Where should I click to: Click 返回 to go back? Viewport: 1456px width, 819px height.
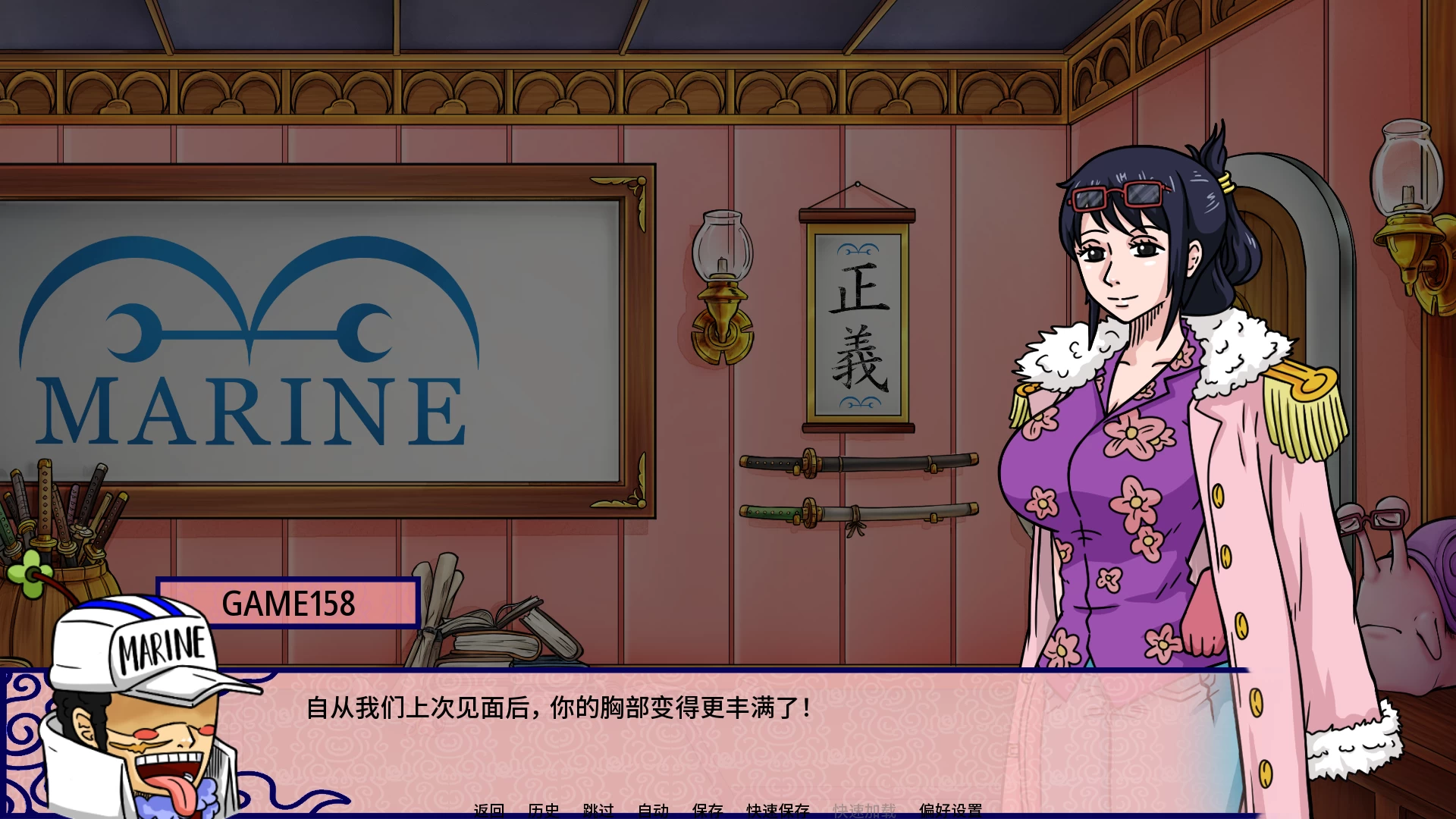pyautogui.click(x=489, y=810)
